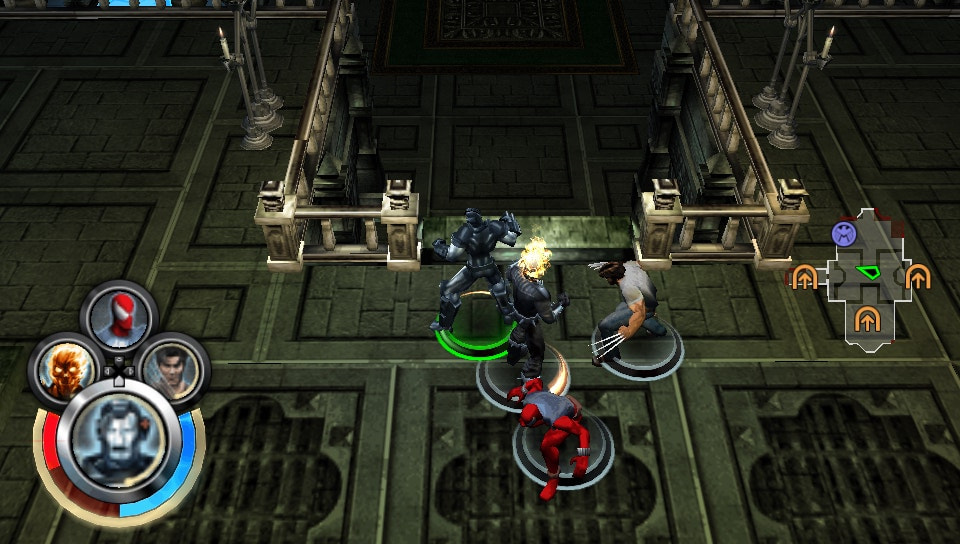Select the right orange doorway minimap marker

[x=917, y=277]
